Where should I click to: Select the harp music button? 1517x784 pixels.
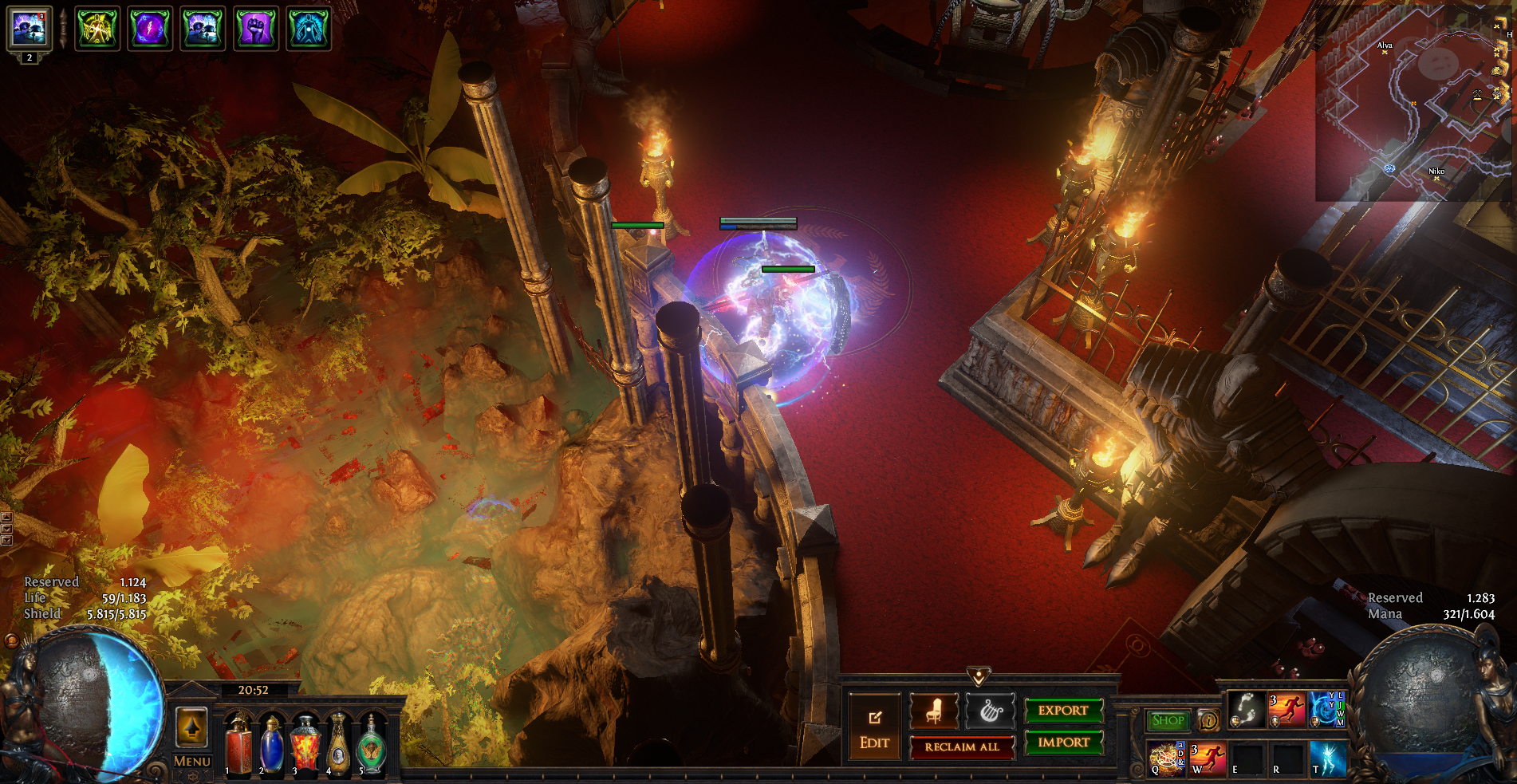tap(990, 711)
